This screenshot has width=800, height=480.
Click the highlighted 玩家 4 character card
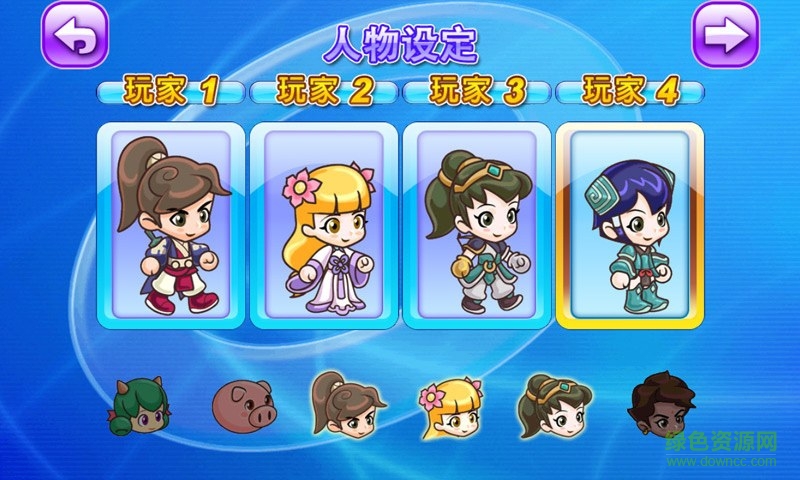pos(629,225)
